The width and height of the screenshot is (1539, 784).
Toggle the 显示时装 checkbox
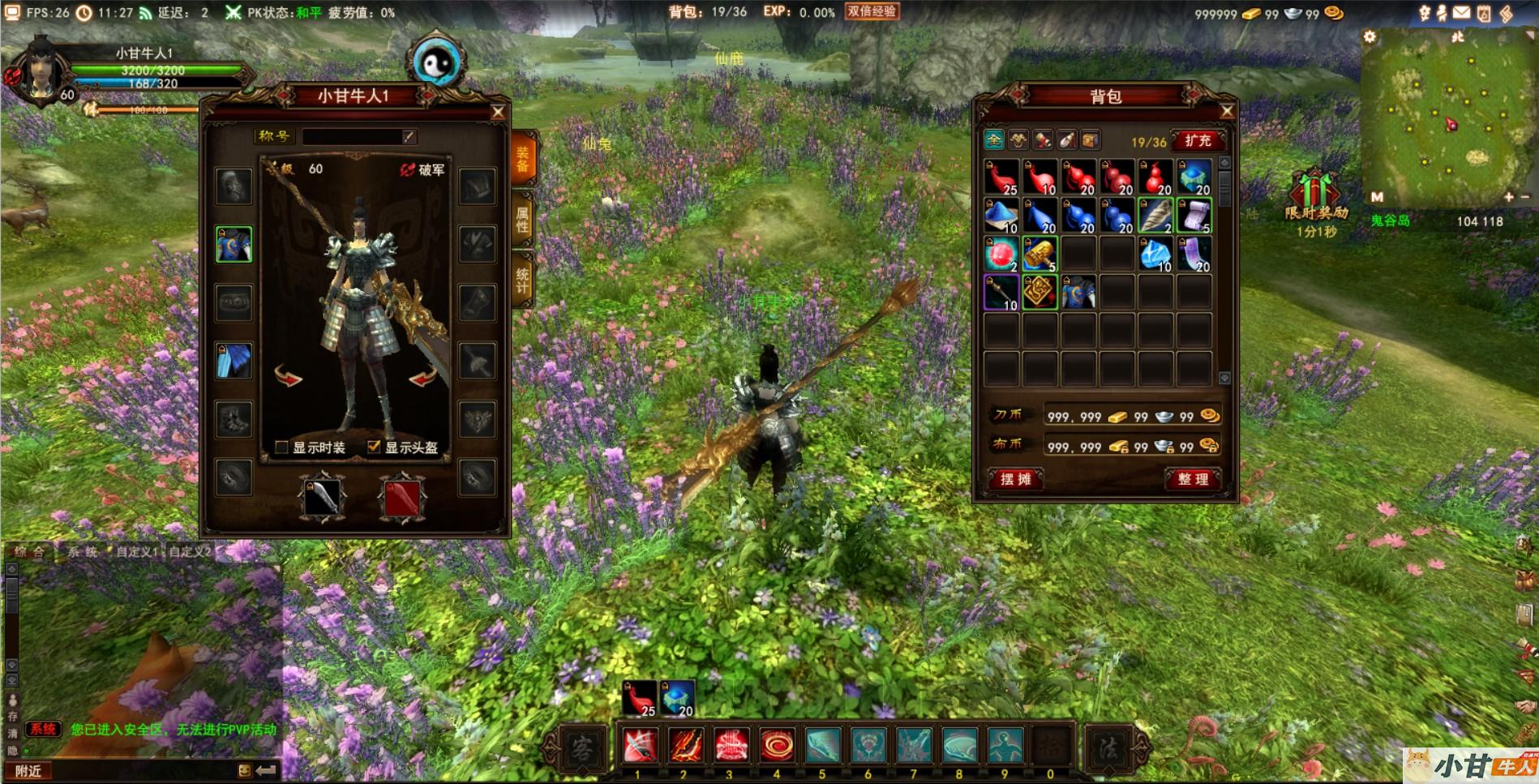click(282, 448)
